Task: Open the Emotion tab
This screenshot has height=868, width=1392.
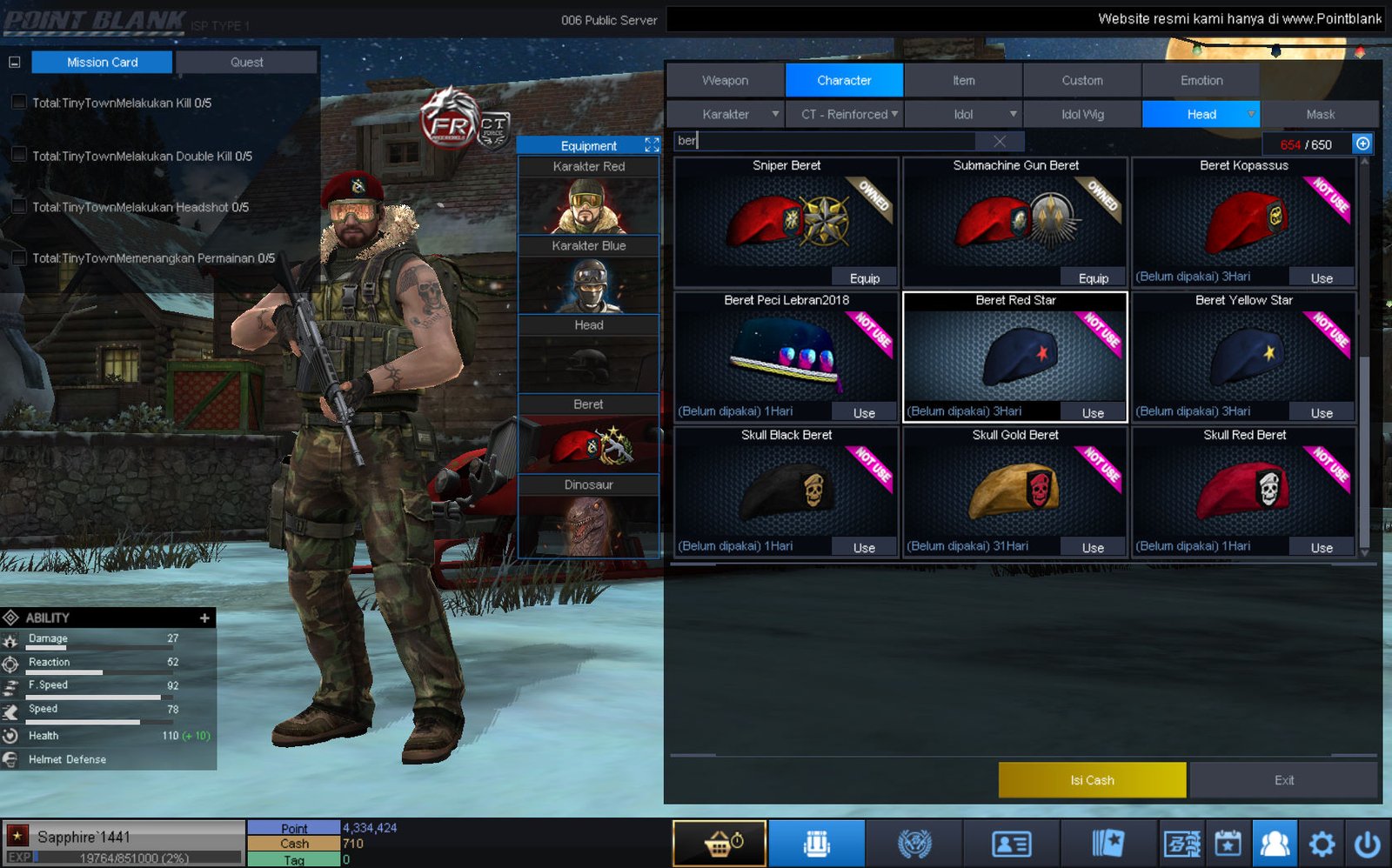Action: 1201,80
